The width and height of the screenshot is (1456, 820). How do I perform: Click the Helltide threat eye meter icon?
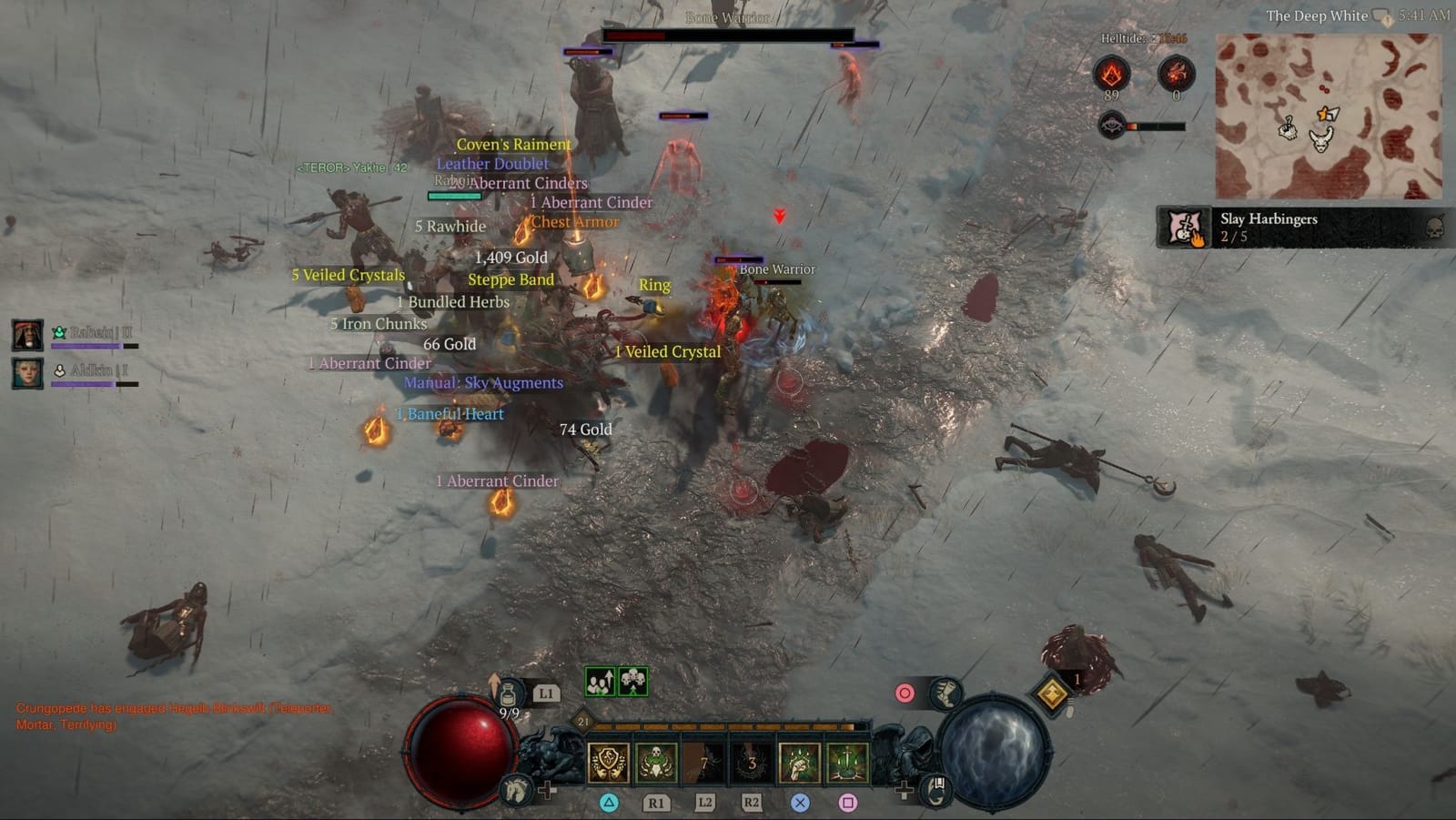tap(1111, 125)
